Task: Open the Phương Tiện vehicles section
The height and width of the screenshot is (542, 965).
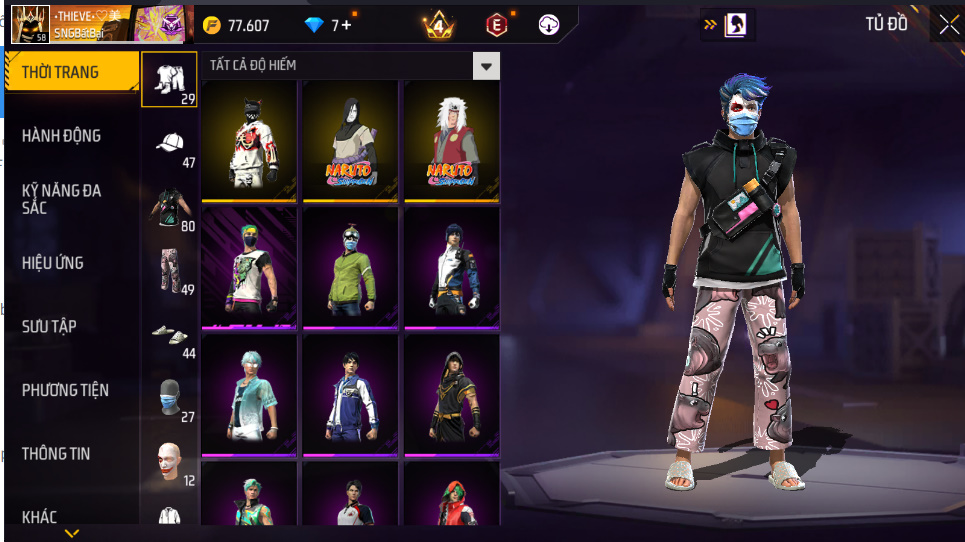Action: click(x=66, y=390)
